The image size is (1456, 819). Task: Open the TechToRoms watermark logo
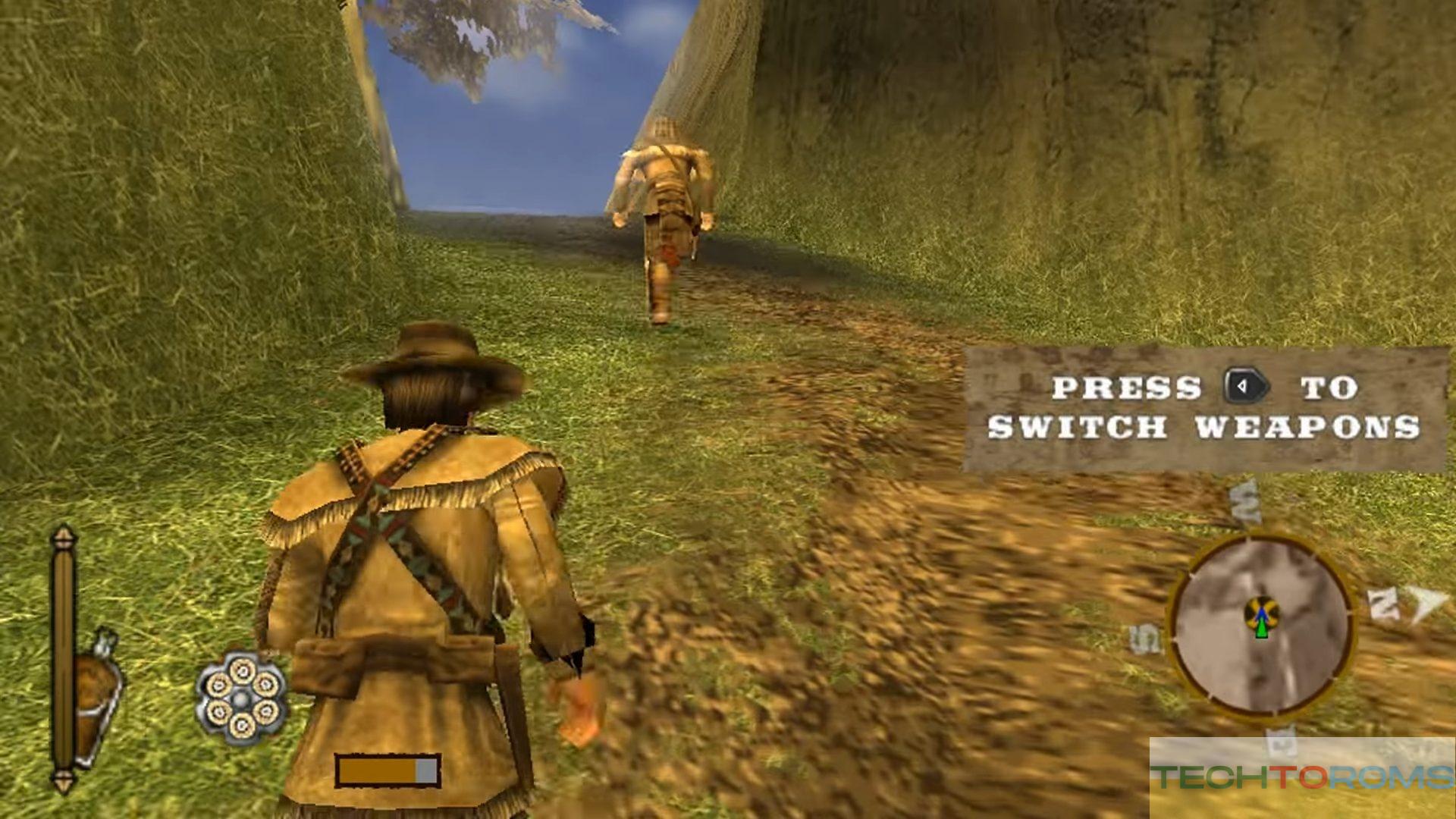[1301, 777]
